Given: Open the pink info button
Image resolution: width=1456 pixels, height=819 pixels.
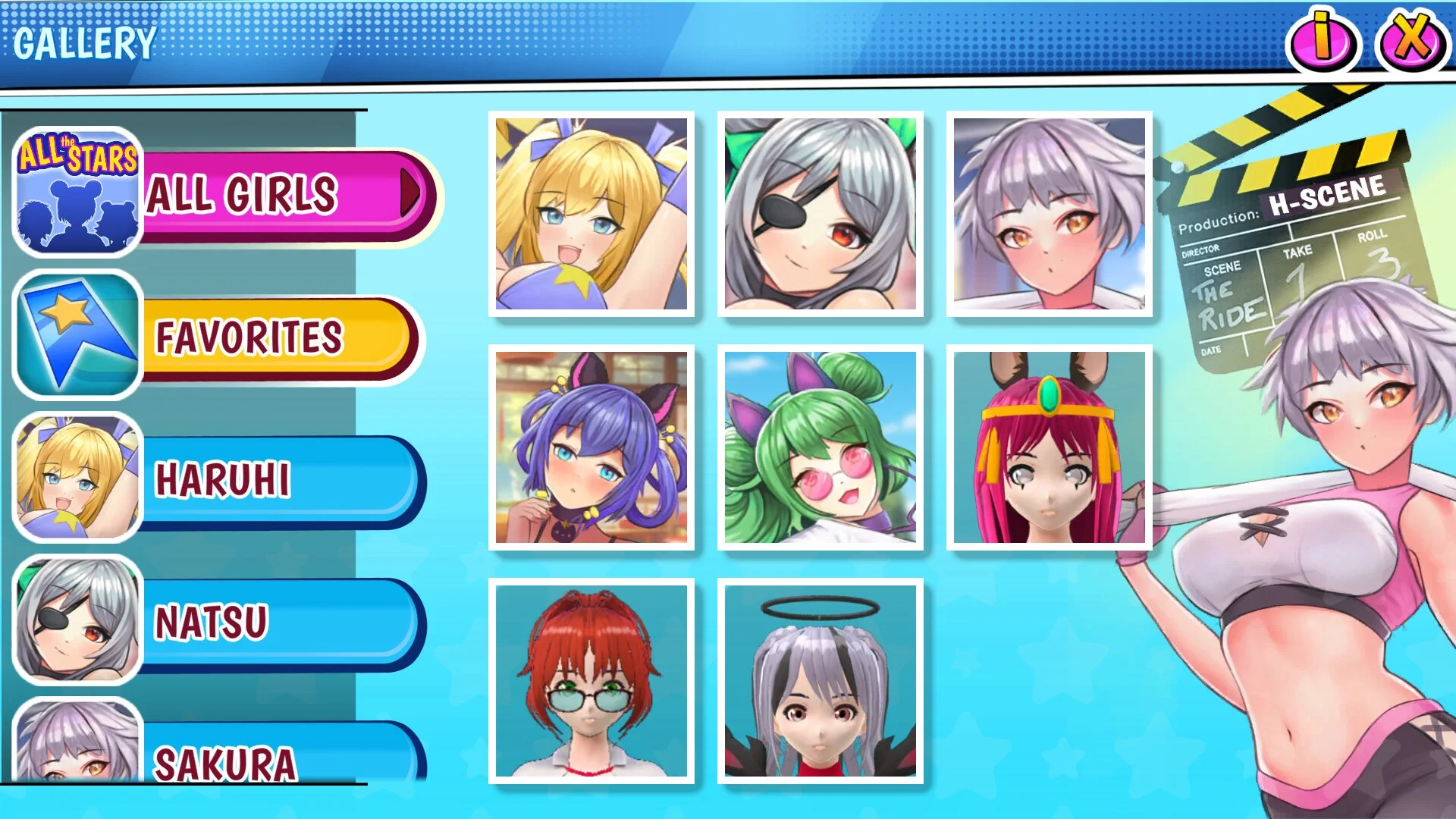Looking at the screenshot, I should coord(1323,40).
